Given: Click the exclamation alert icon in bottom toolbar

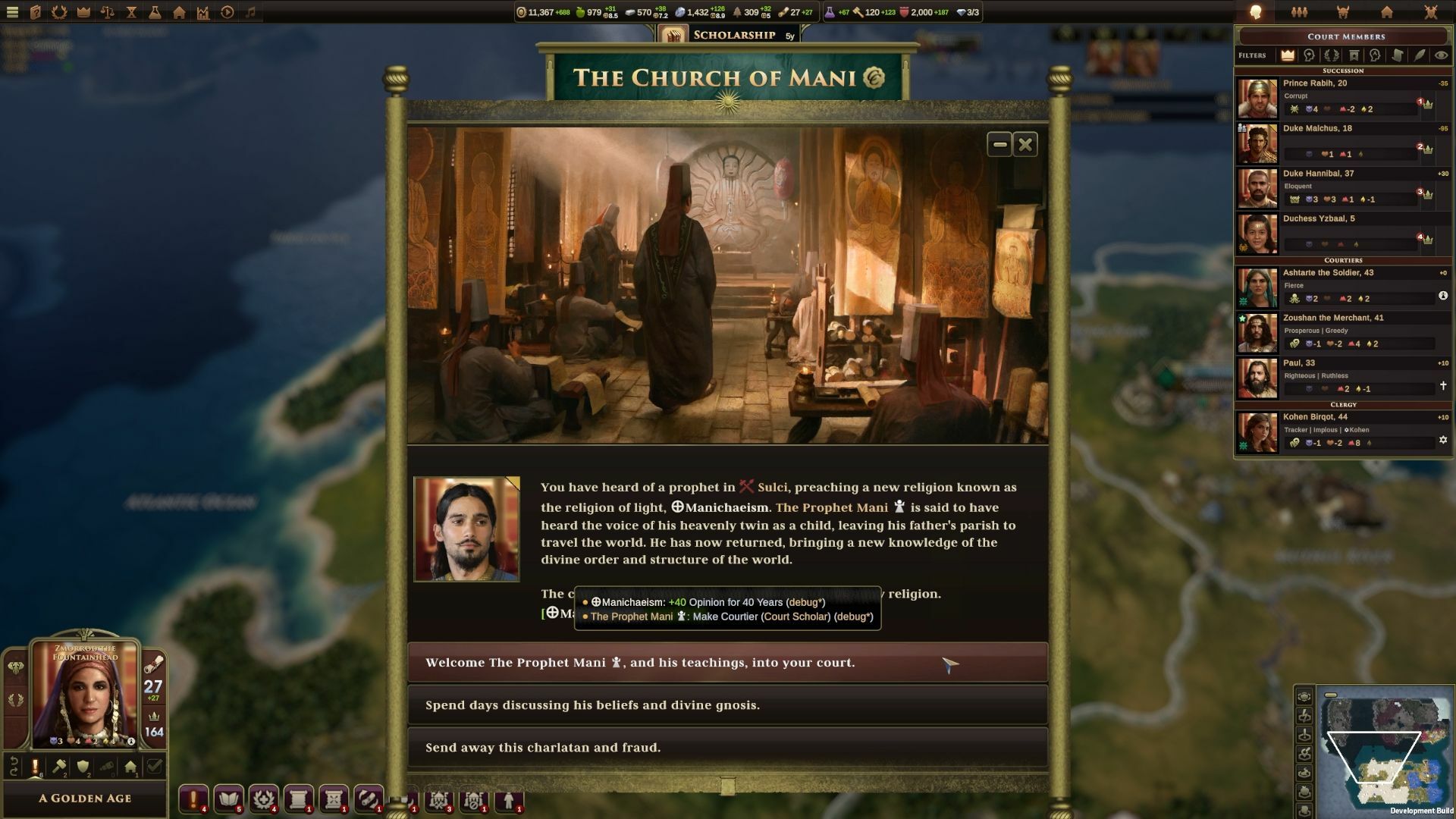Looking at the screenshot, I should [x=194, y=799].
